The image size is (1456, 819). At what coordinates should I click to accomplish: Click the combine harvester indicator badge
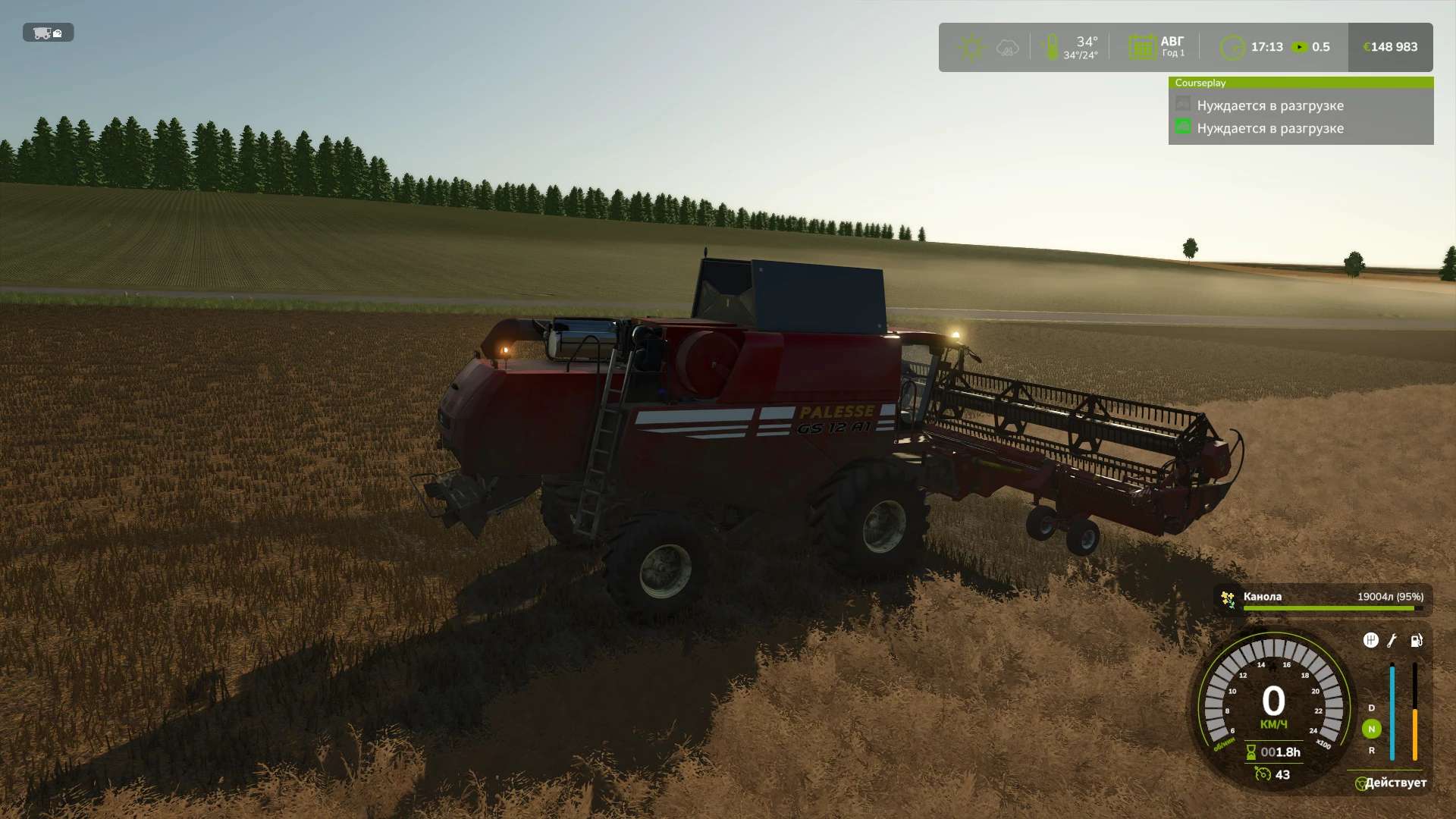click(x=48, y=33)
